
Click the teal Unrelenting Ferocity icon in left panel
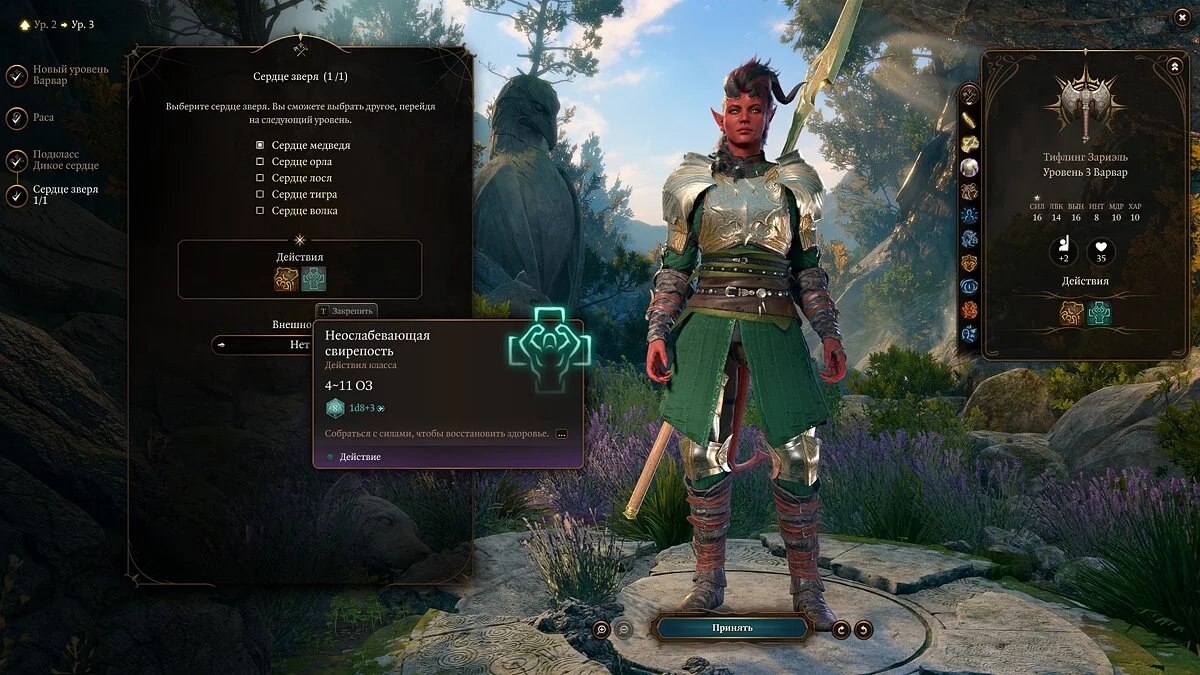click(314, 279)
